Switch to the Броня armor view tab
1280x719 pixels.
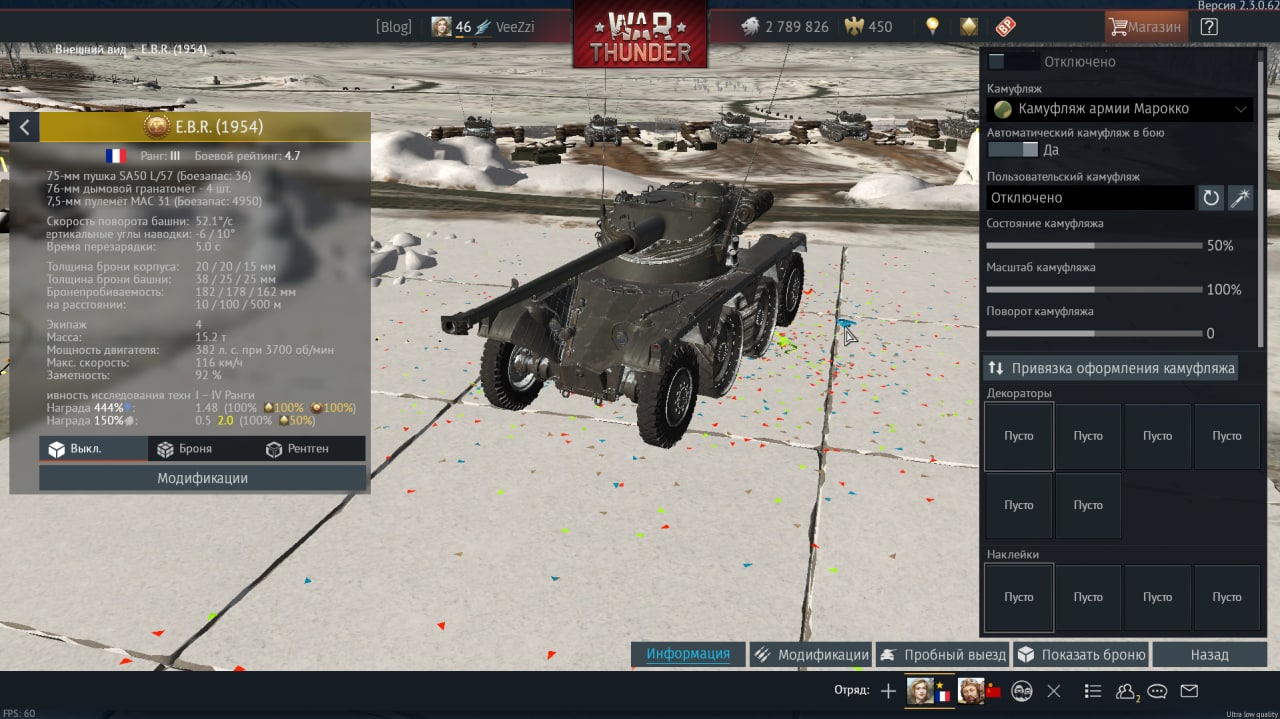coord(185,449)
